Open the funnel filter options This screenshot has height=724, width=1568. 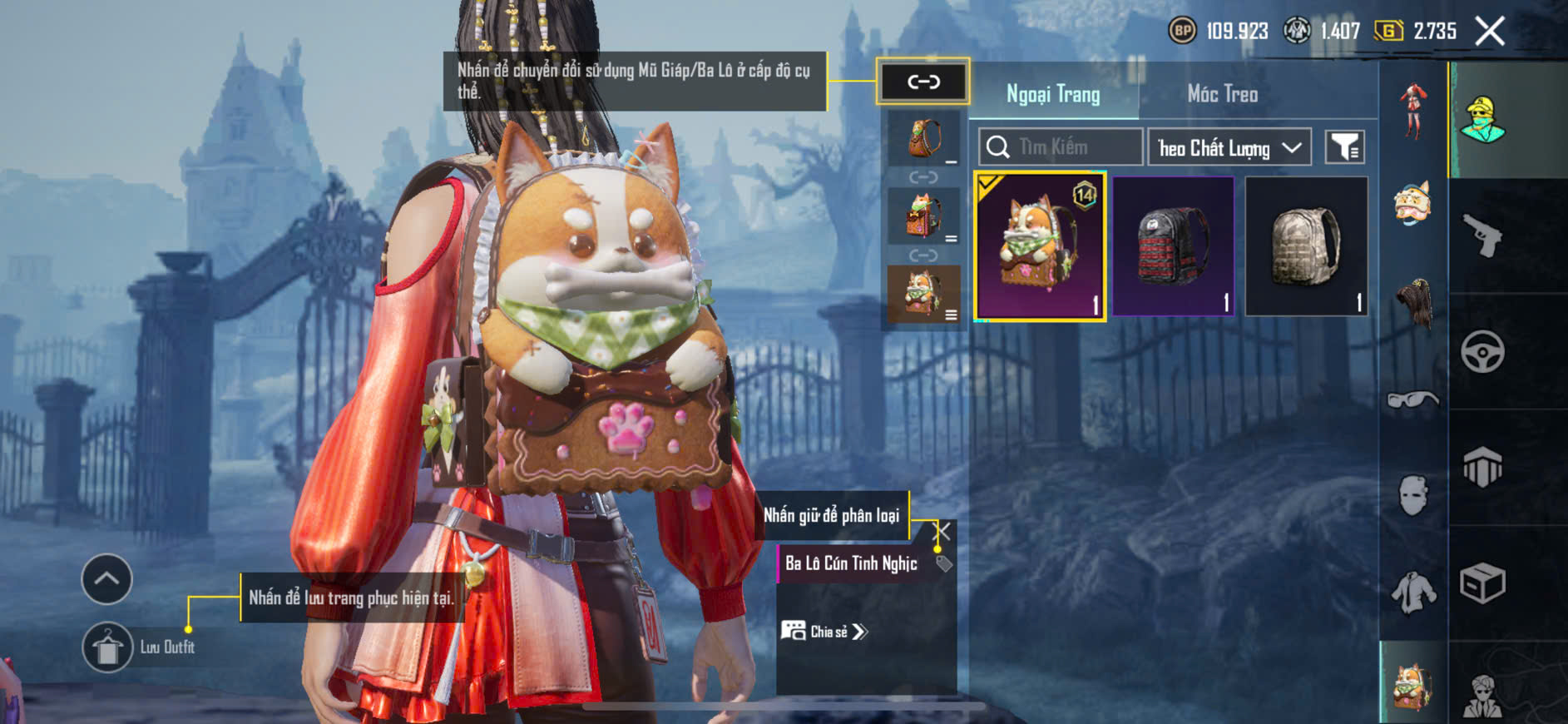tap(1344, 147)
